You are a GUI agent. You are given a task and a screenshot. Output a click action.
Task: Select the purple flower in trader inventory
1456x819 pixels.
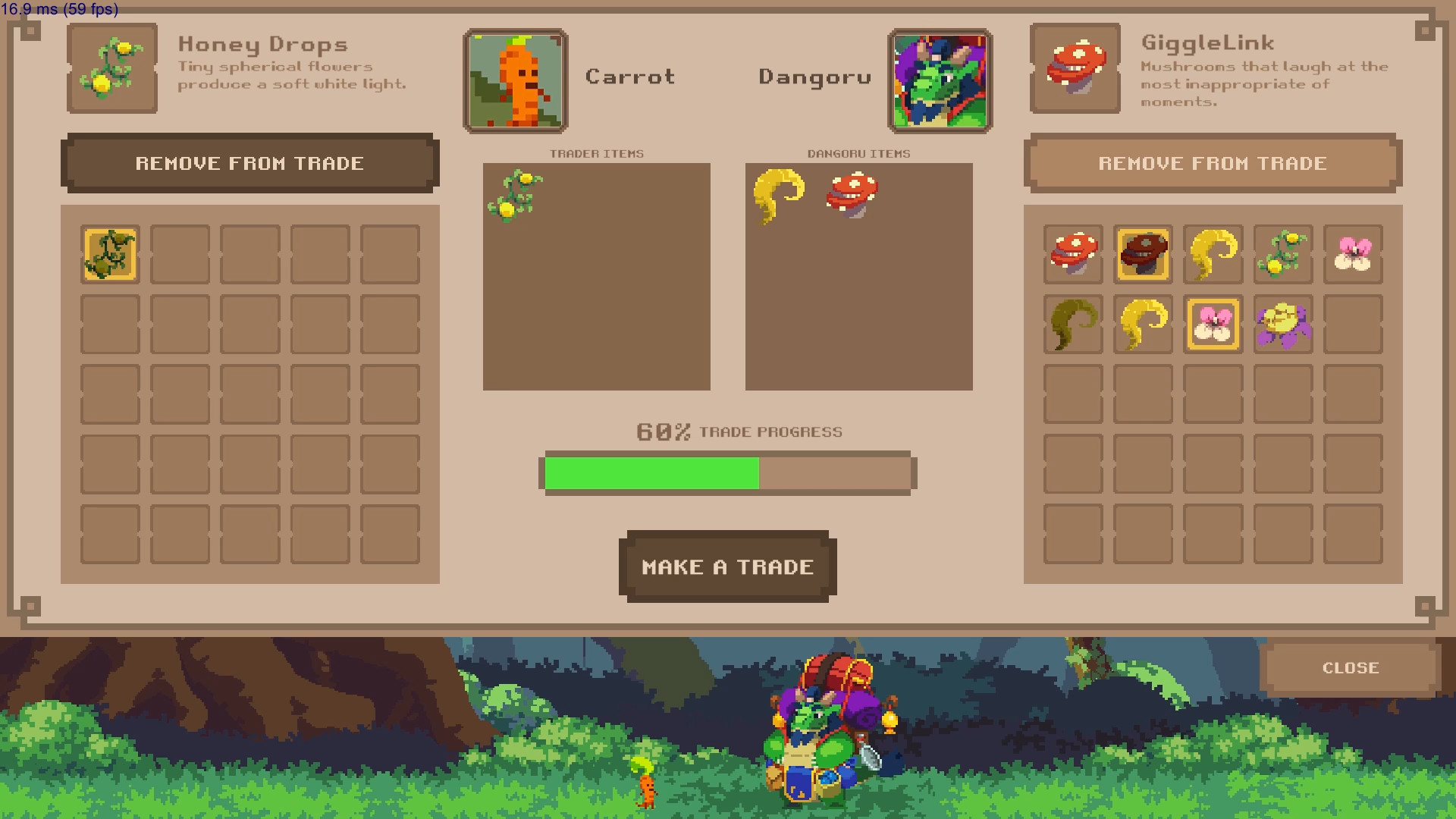click(1282, 325)
